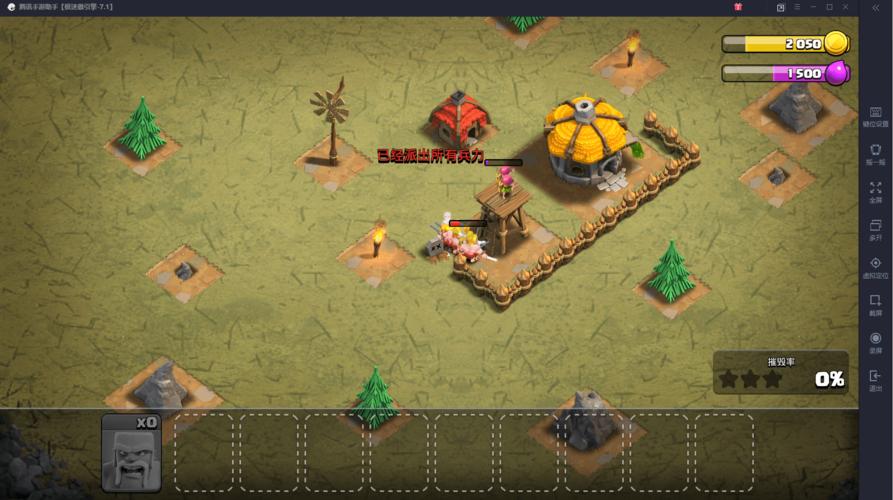This screenshot has height=500, width=893.
Task: Open the red gift icon in title bar
Action: click(x=738, y=7)
